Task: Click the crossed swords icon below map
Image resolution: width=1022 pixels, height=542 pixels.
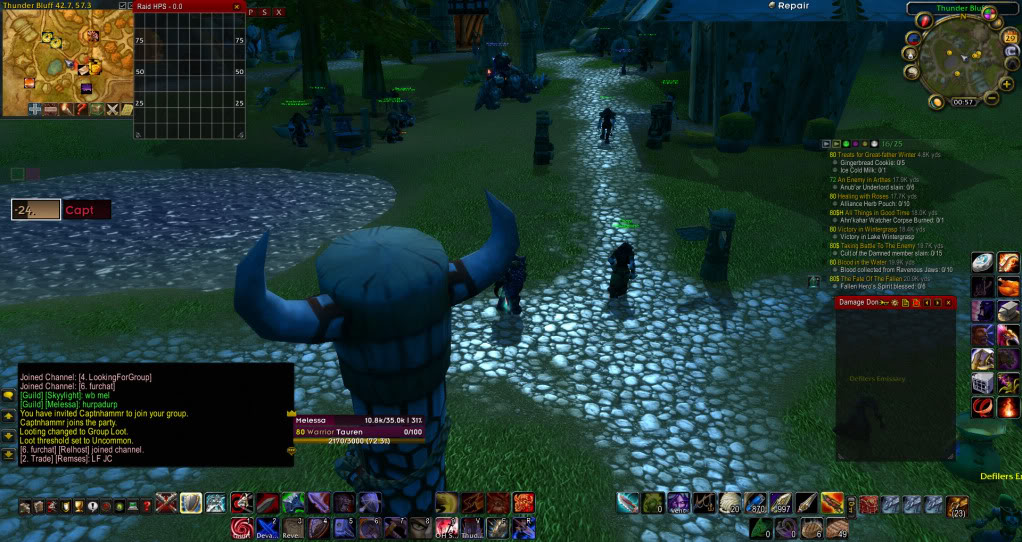Action: point(113,109)
